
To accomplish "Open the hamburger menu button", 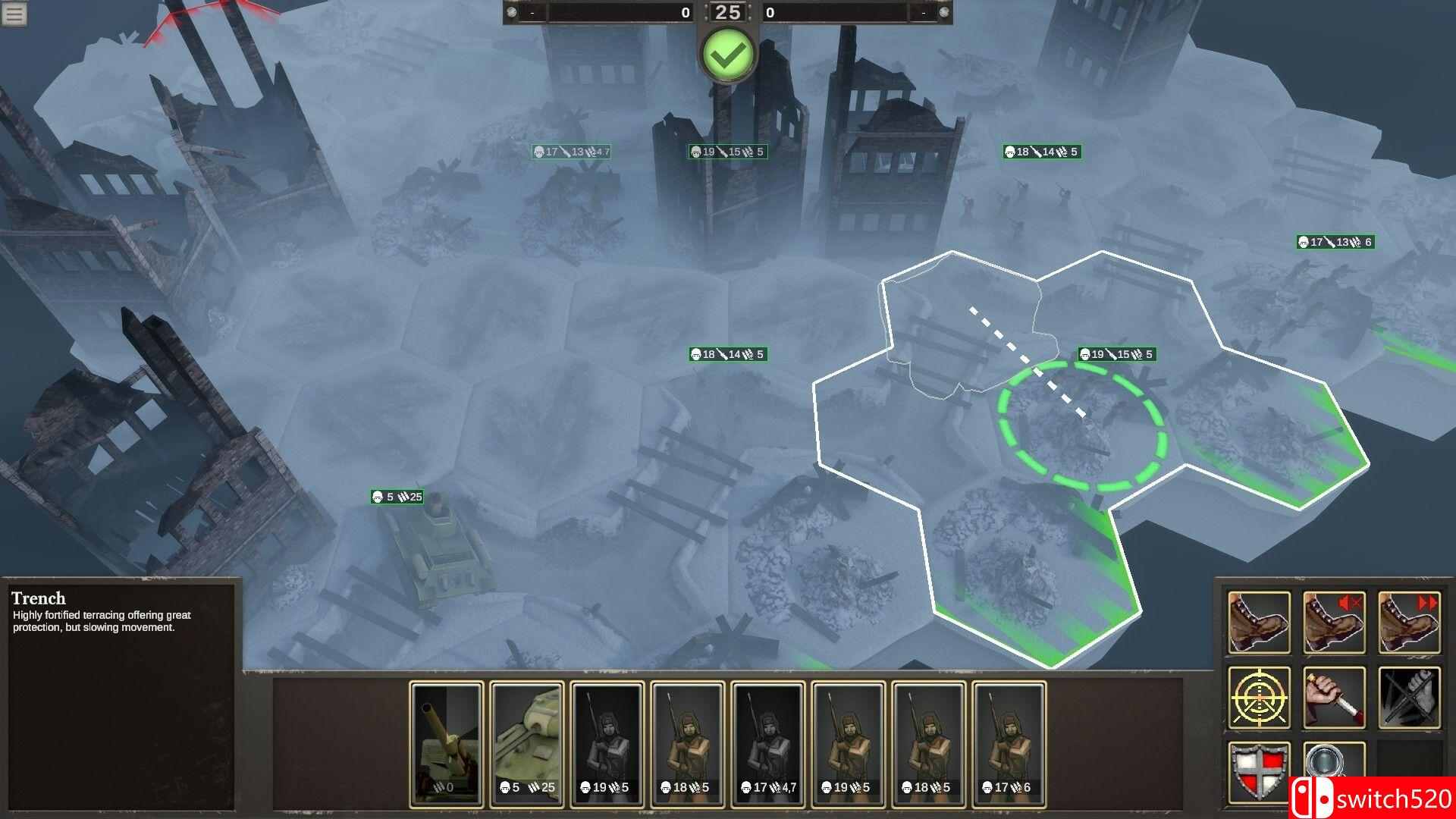I will 14,14.
